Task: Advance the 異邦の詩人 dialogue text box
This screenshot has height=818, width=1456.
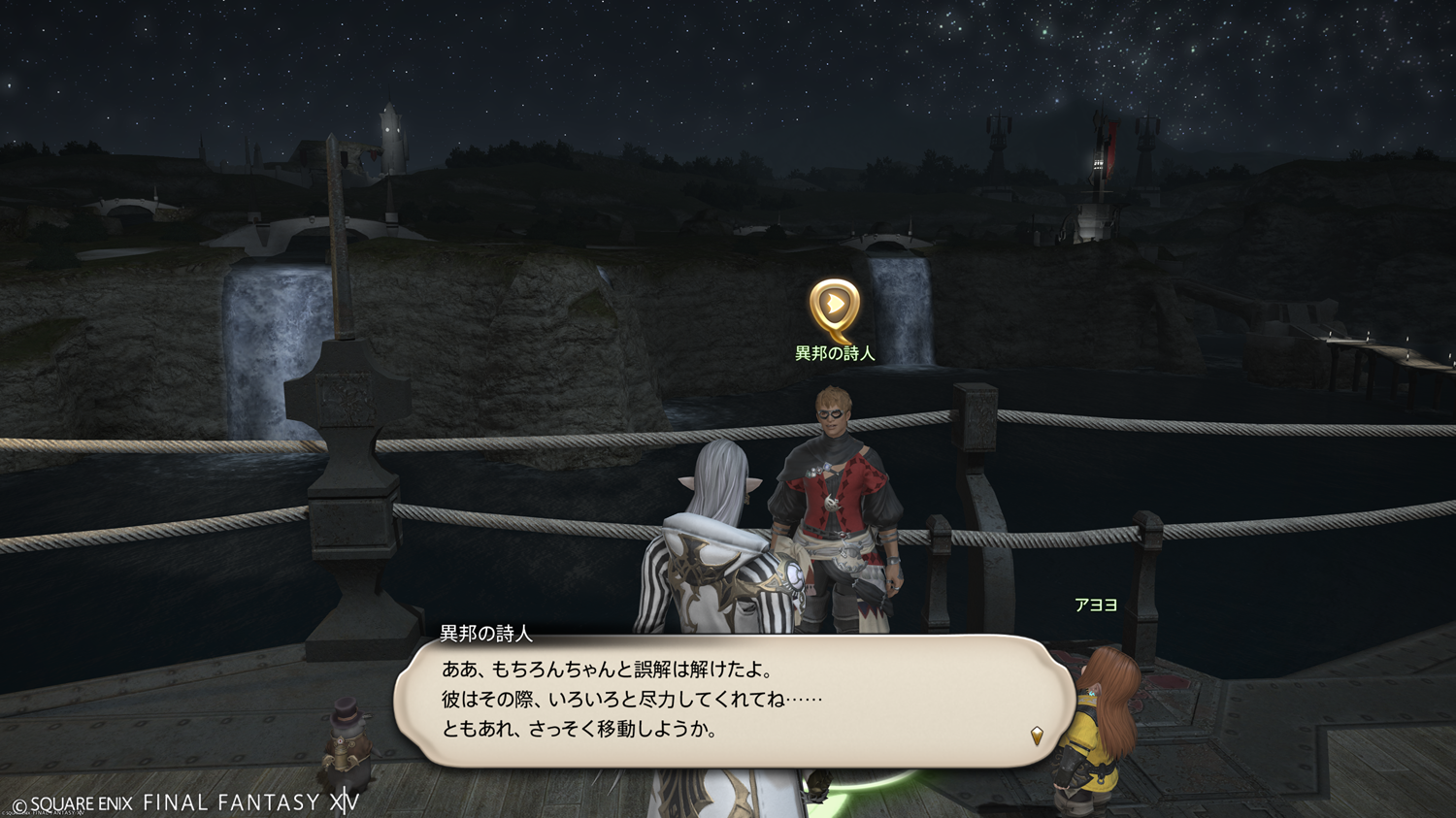Action: click(x=734, y=701)
